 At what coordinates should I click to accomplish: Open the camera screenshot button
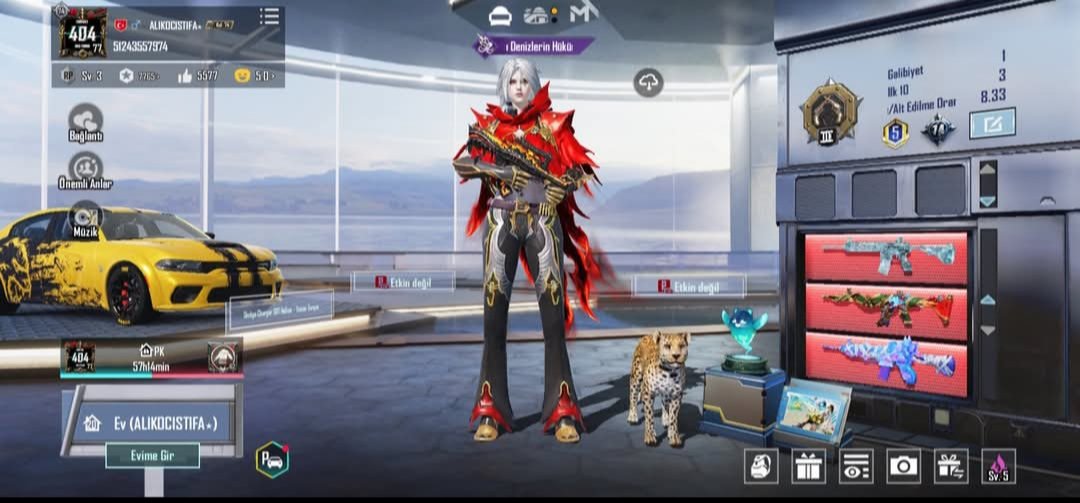pyautogui.click(x=903, y=465)
